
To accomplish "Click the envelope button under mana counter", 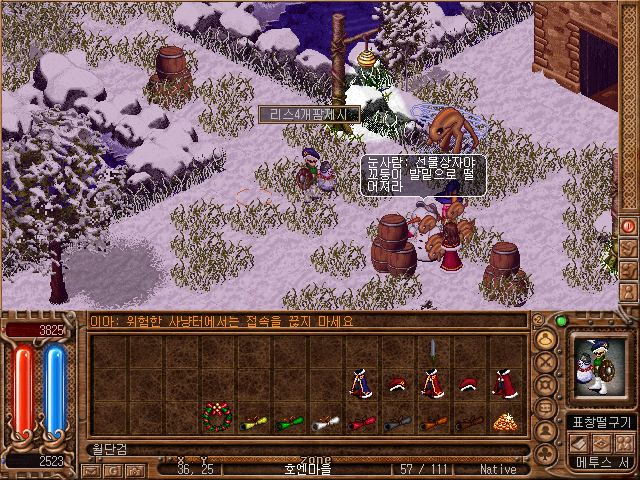I will [90, 469].
